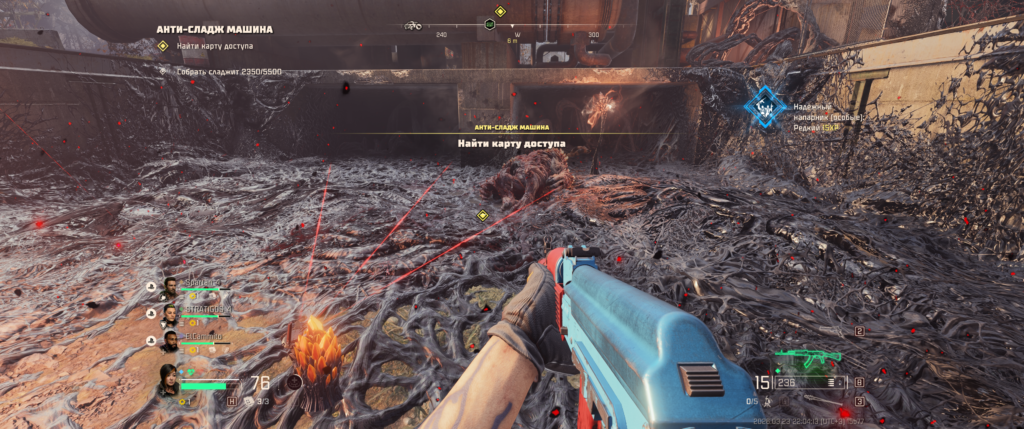Click the green circular marker on the compass

[x=489, y=24]
